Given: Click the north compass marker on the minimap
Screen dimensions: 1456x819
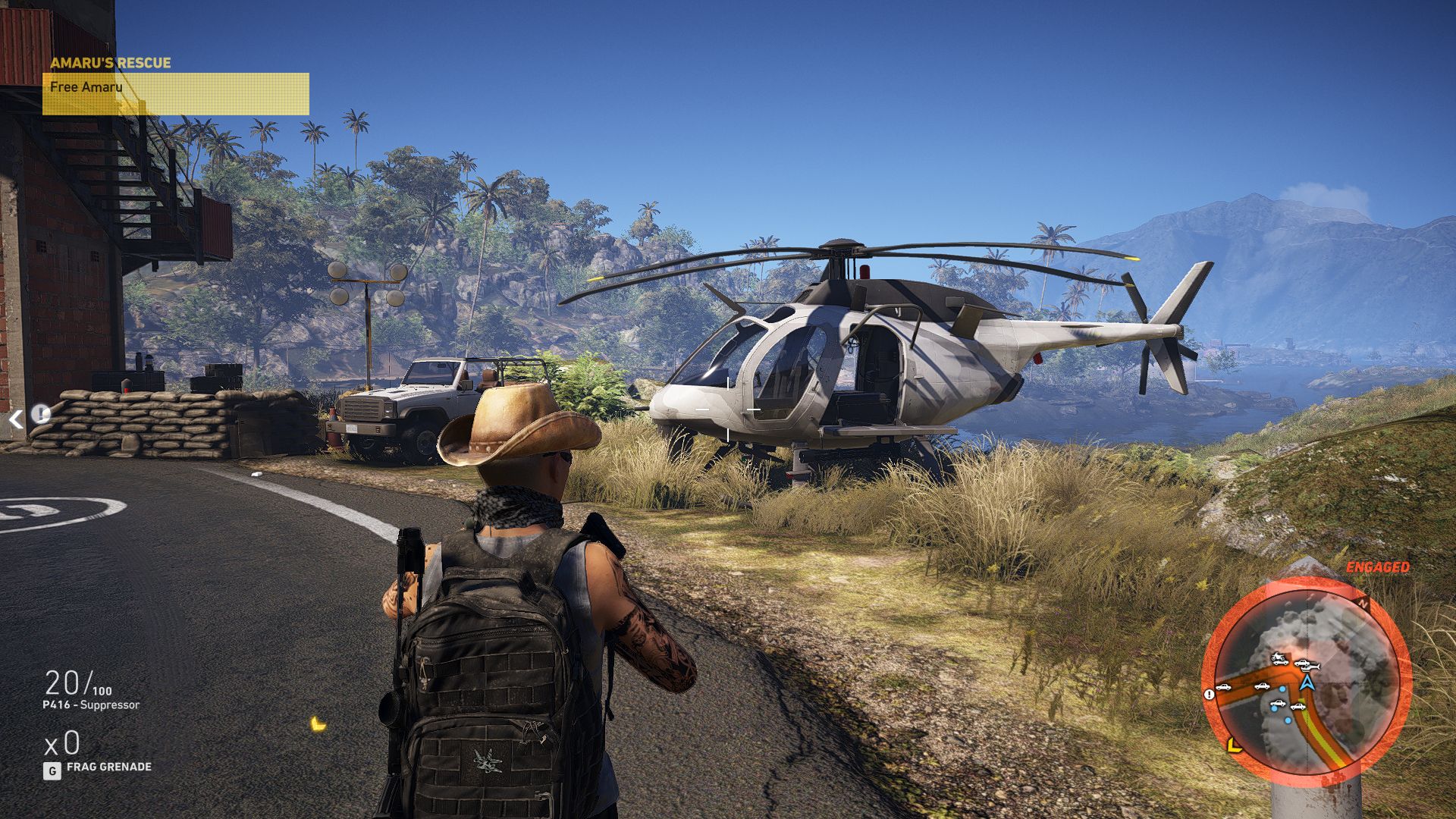Looking at the screenshot, I should [1364, 604].
